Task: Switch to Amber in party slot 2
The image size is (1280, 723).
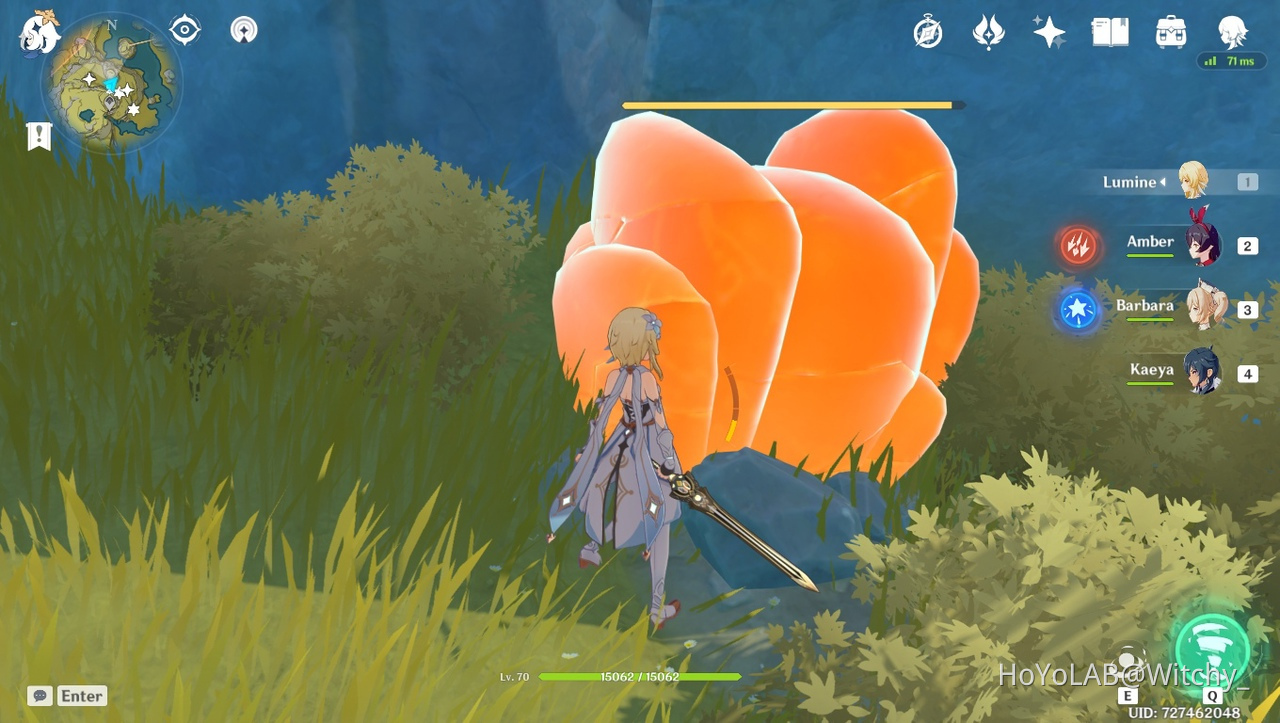Action: (x=1205, y=244)
